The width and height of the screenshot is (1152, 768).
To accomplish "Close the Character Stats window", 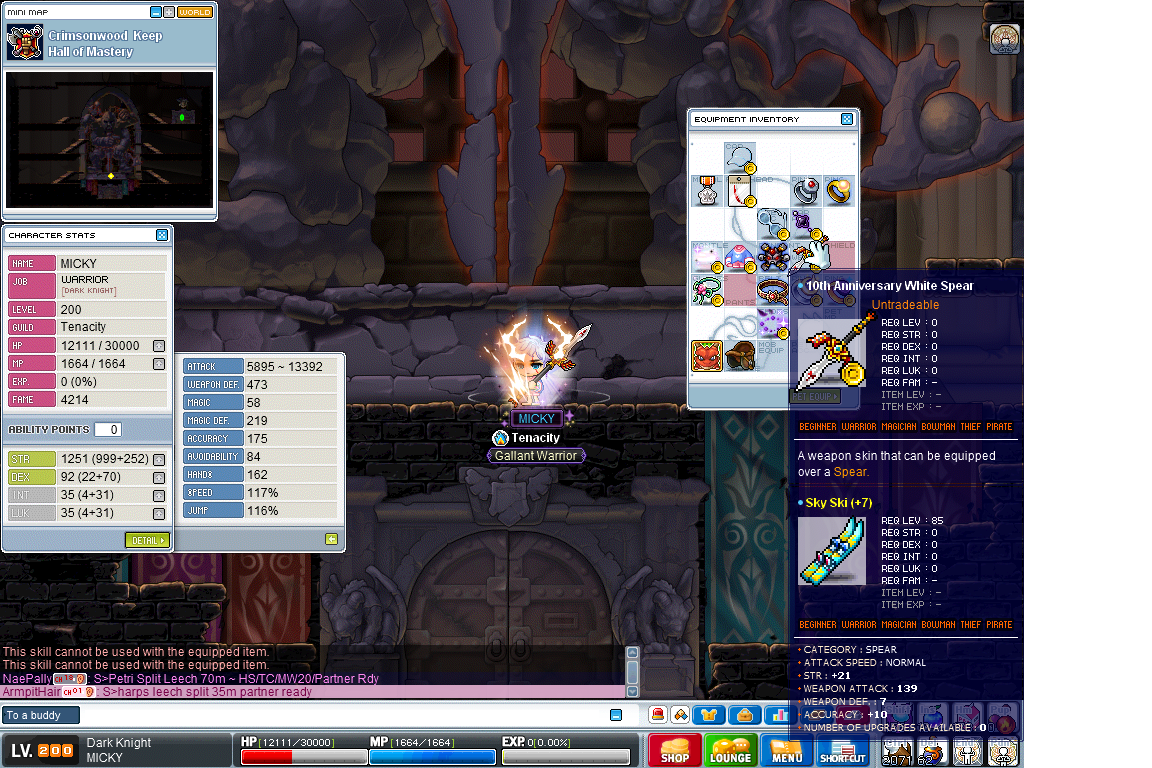I will (x=162, y=235).
